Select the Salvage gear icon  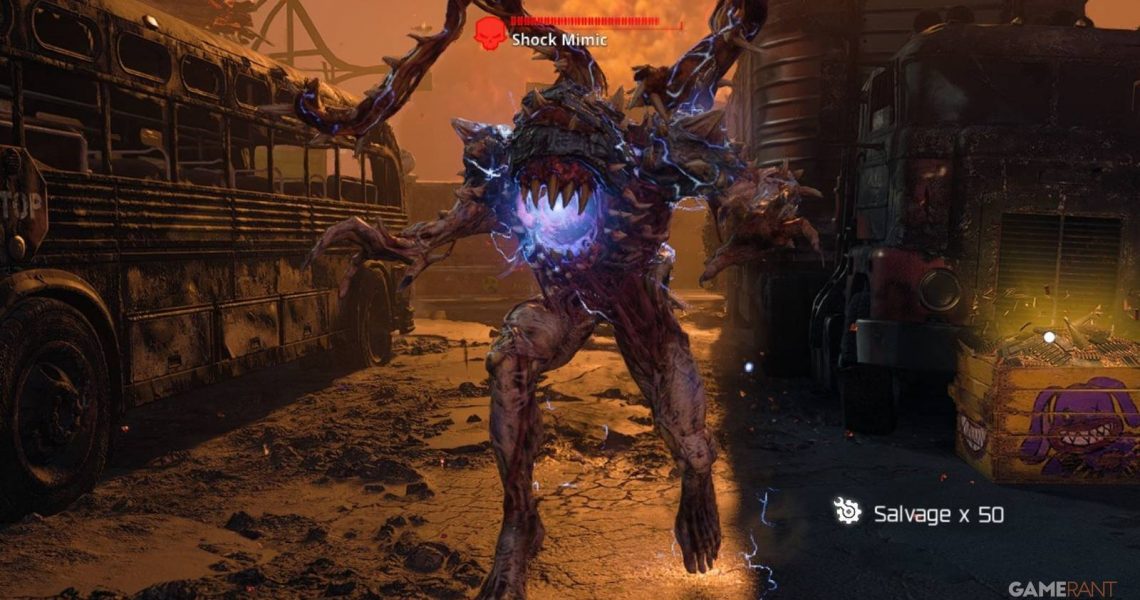(x=847, y=512)
